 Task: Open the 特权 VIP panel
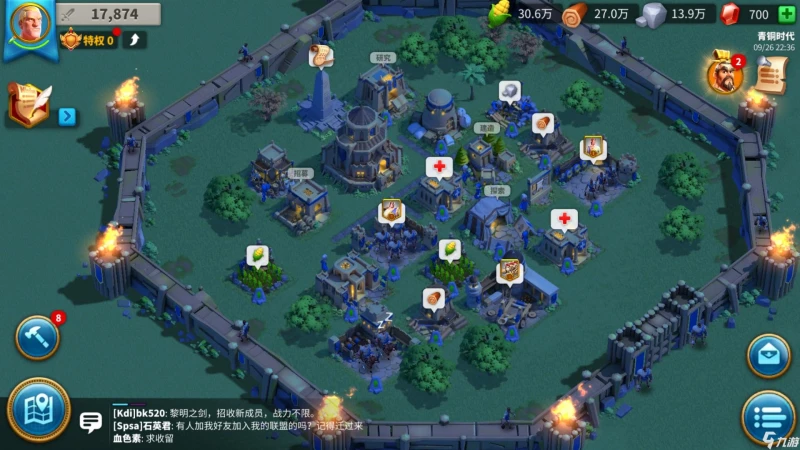pos(88,40)
